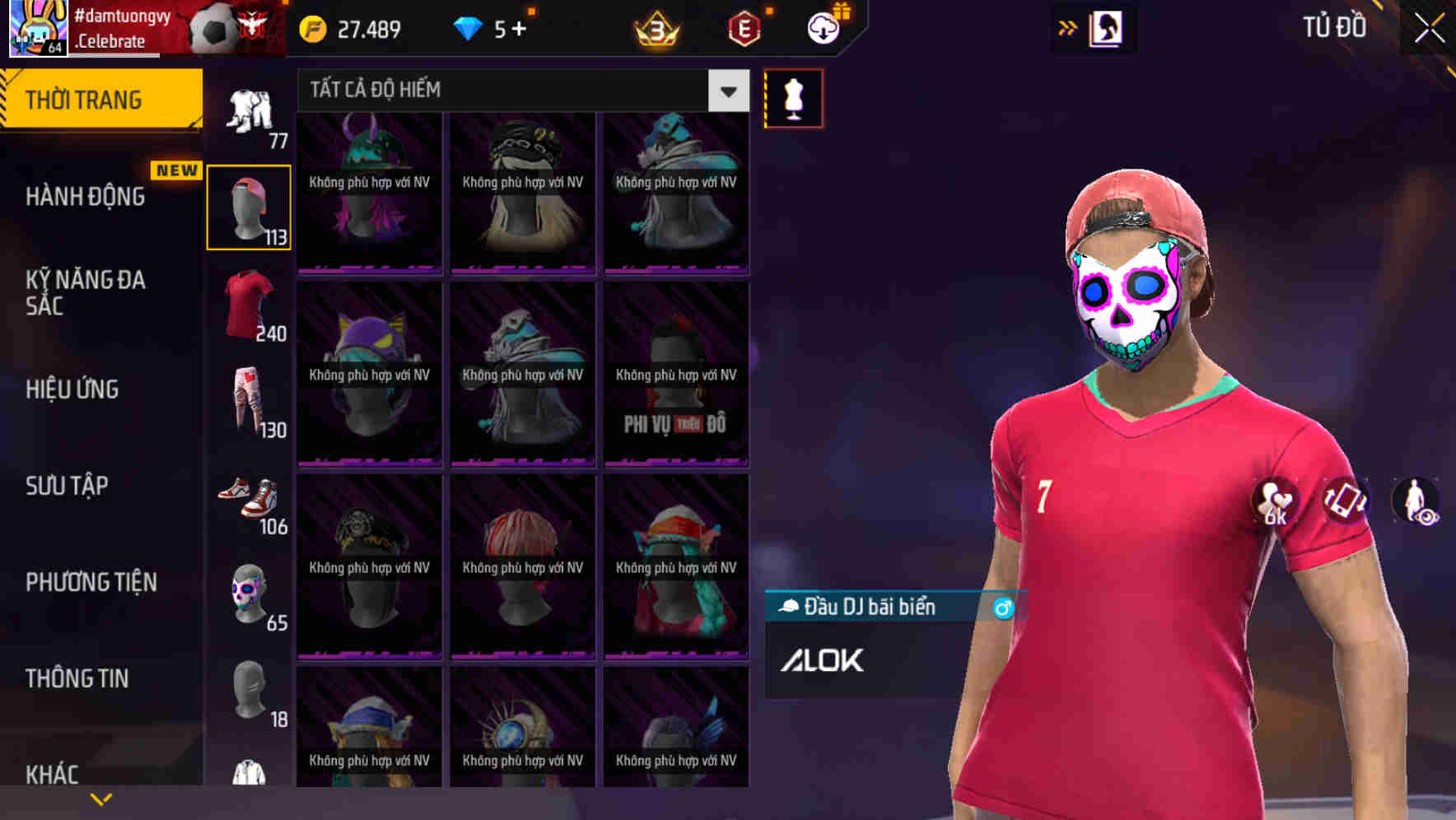Select the crown rank badge icon
This screenshot has width=1456, height=820.
coord(655,30)
